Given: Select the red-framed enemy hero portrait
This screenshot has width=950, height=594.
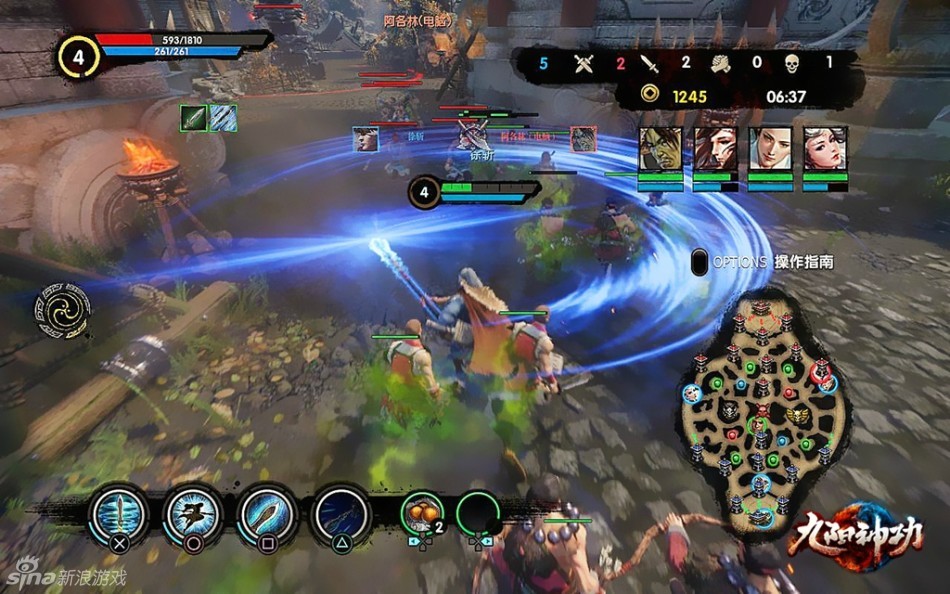Looking at the screenshot, I should click(x=584, y=139).
